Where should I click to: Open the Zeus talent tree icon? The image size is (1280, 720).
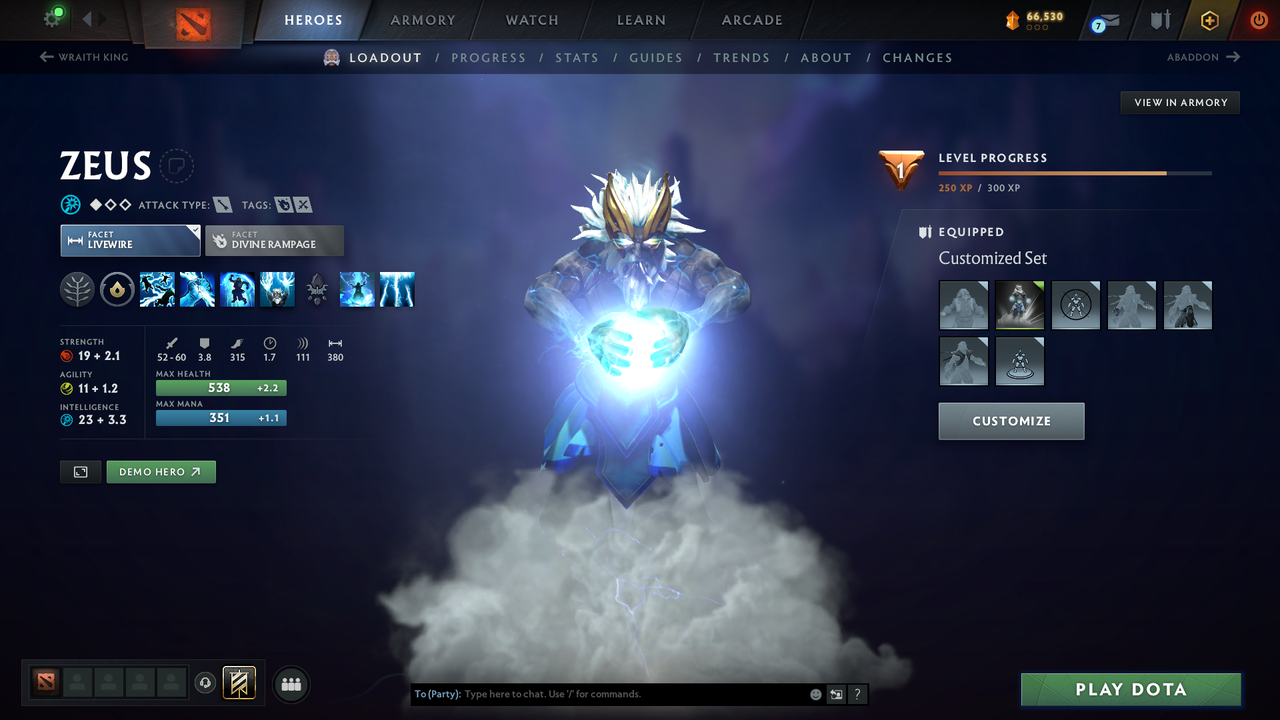pos(77,289)
